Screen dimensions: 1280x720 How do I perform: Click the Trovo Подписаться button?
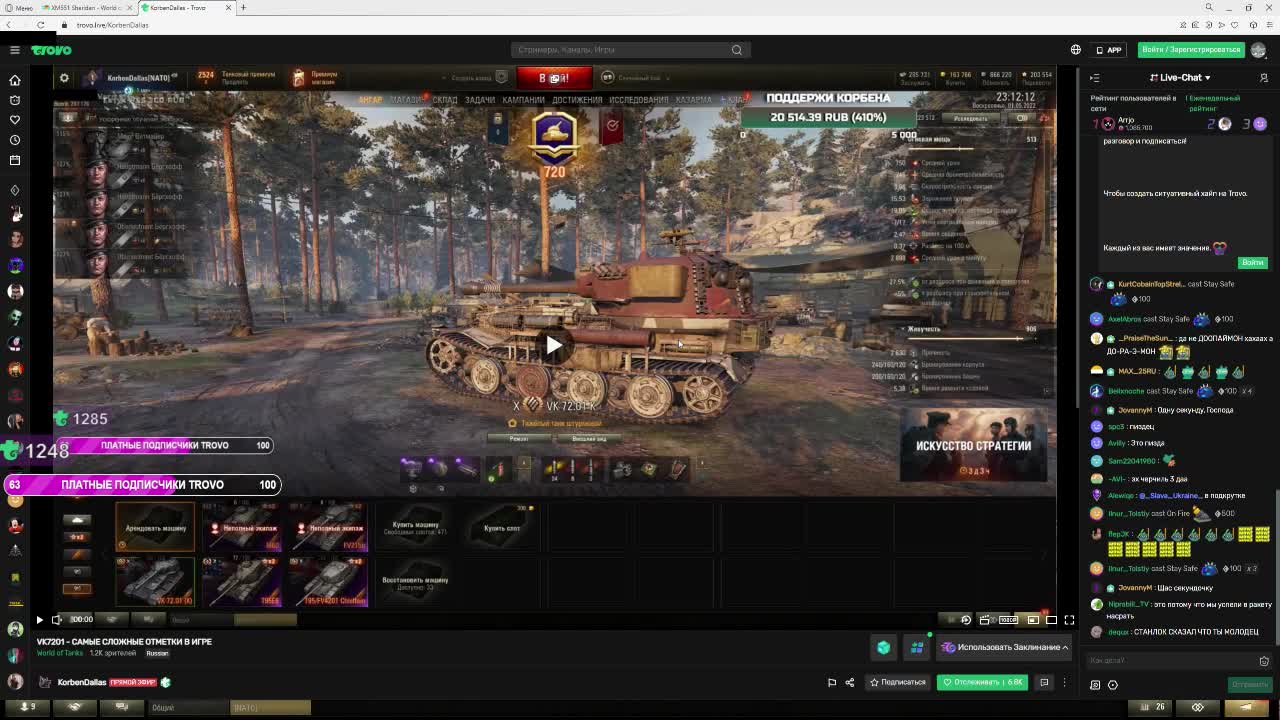897,682
